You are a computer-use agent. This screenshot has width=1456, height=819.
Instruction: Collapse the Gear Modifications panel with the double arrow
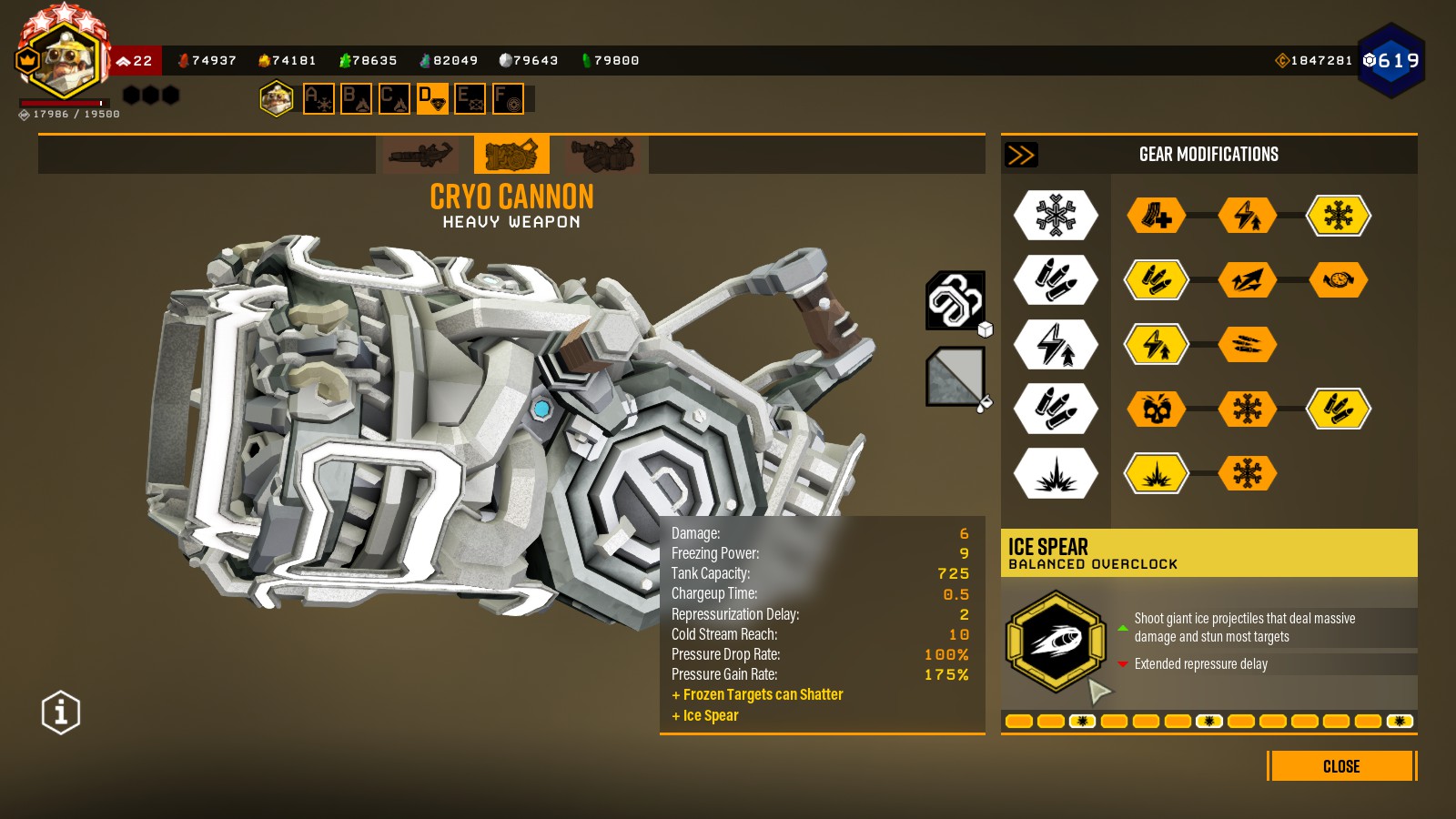coord(1021,155)
